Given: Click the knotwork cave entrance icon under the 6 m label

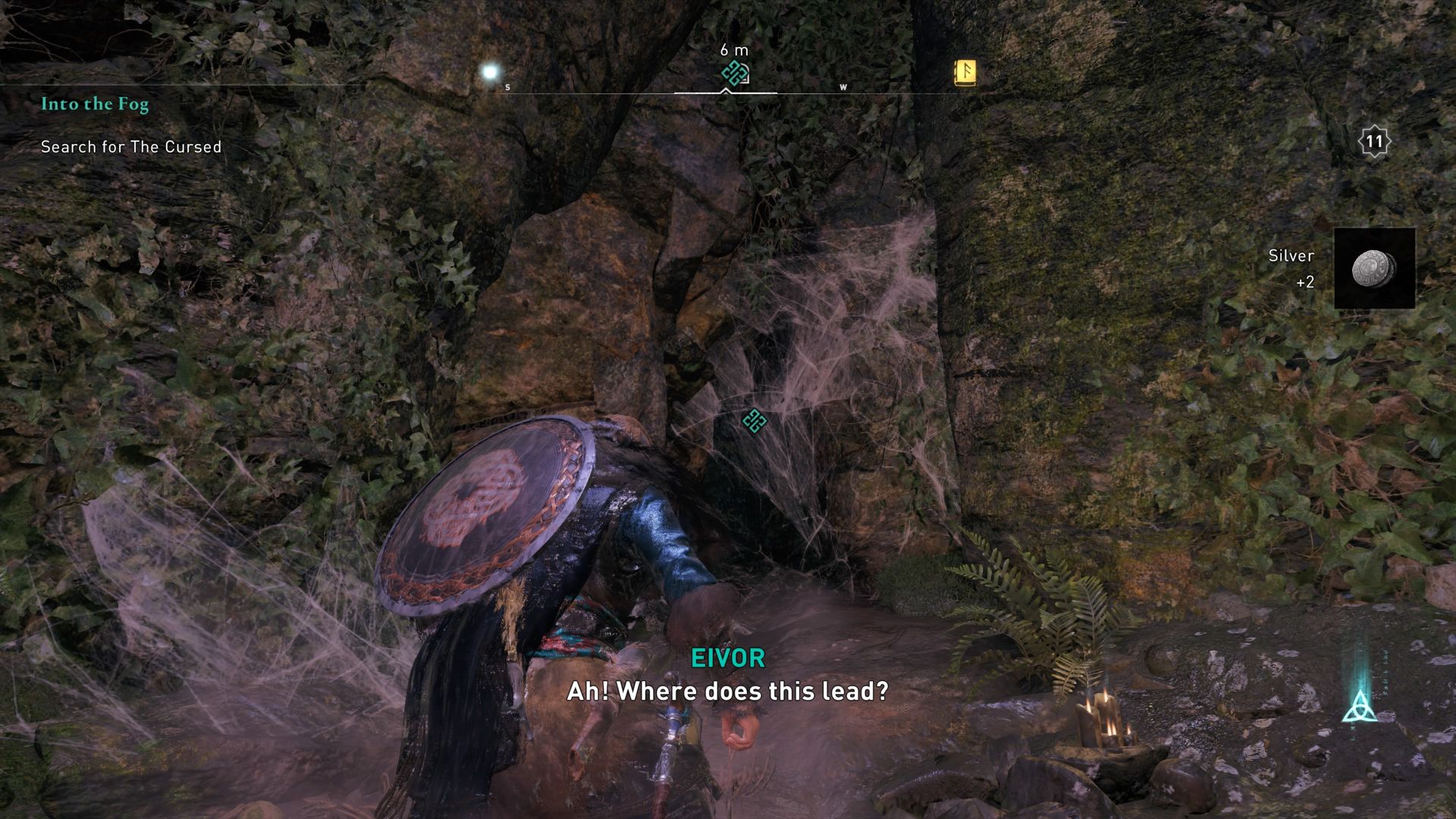Looking at the screenshot, I should click(x=733, y=73).
